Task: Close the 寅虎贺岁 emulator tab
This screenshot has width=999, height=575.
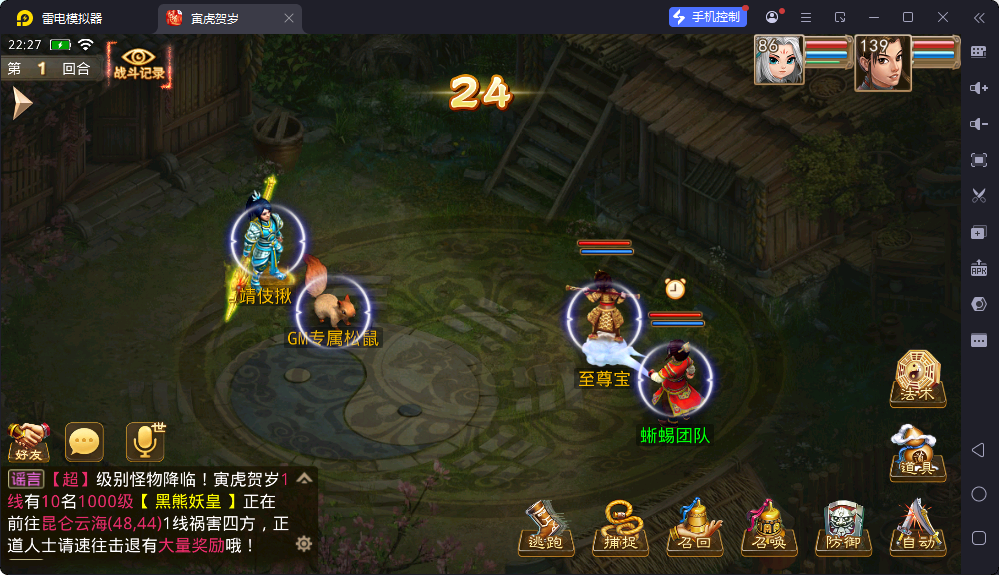Action: click(x=289, y=18)
